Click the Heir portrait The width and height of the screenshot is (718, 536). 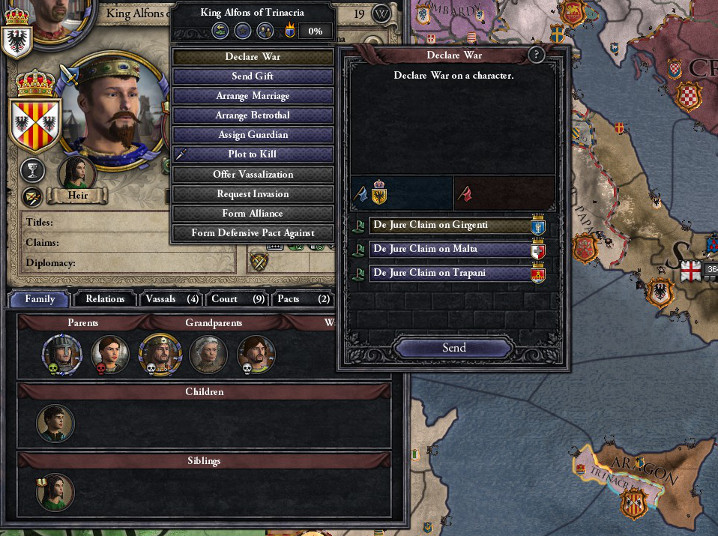coord(77,172)
